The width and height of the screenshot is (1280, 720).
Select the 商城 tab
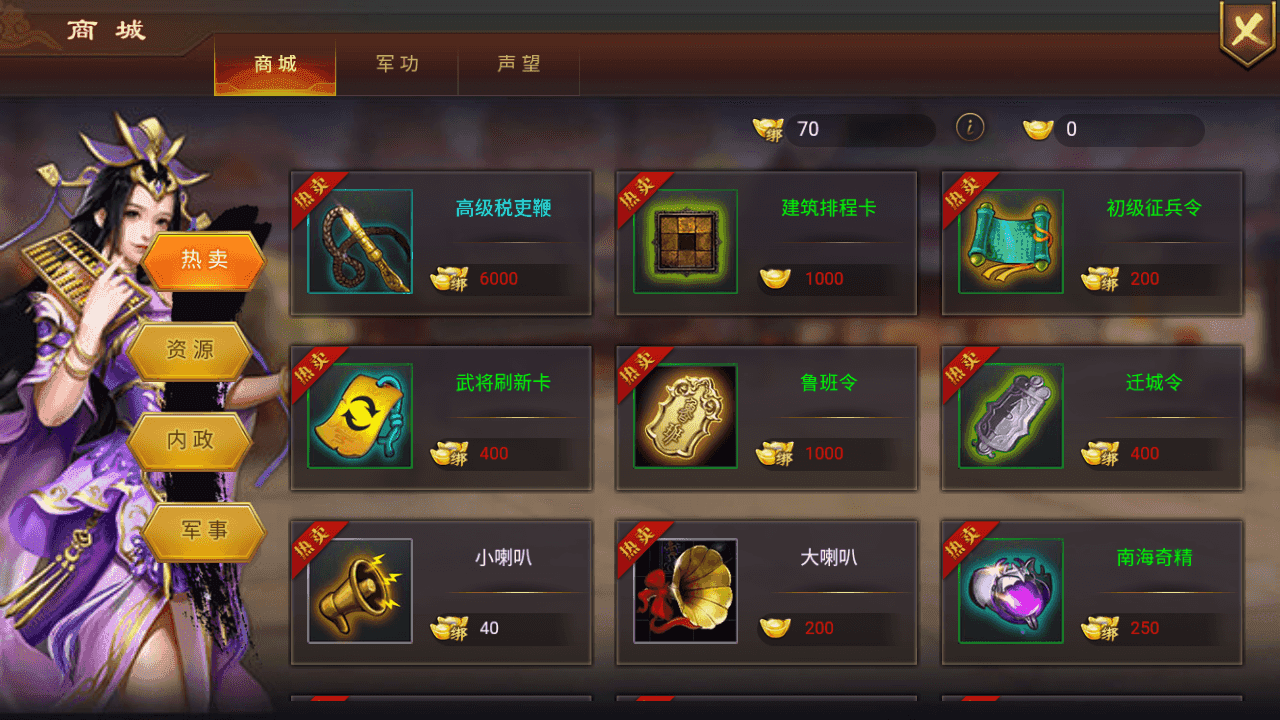click(x=274, y=64)
